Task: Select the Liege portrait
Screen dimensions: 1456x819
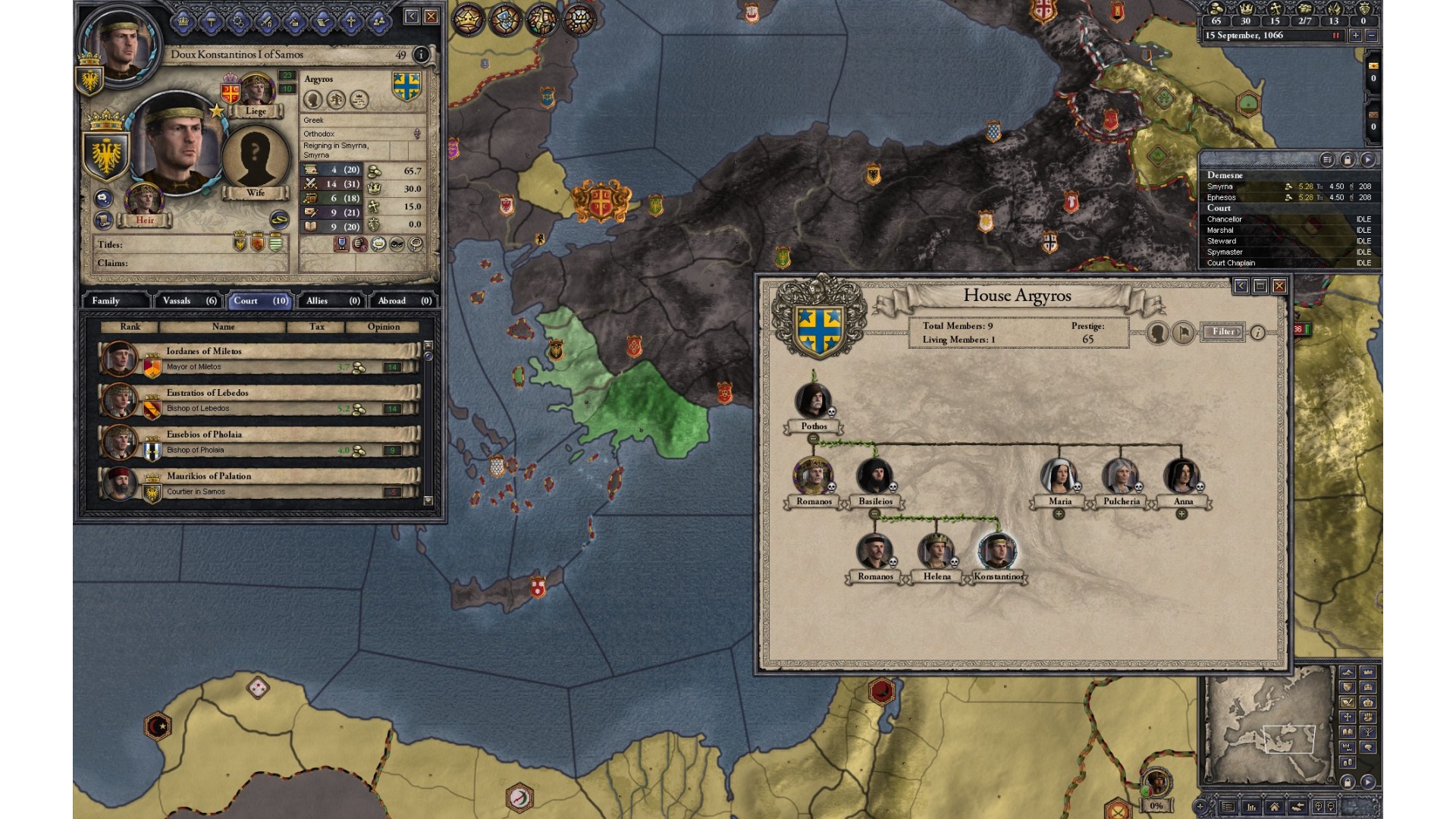Action: 256,92
